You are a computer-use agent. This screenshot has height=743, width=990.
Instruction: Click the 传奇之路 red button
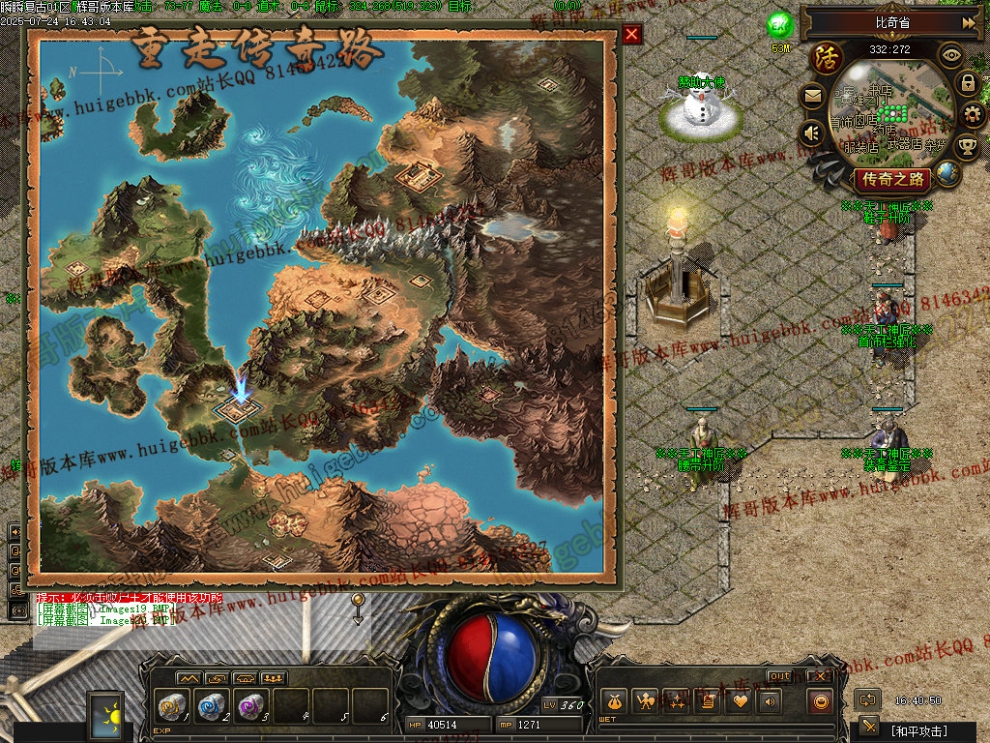pyautogui.click(x=892, y=180)
